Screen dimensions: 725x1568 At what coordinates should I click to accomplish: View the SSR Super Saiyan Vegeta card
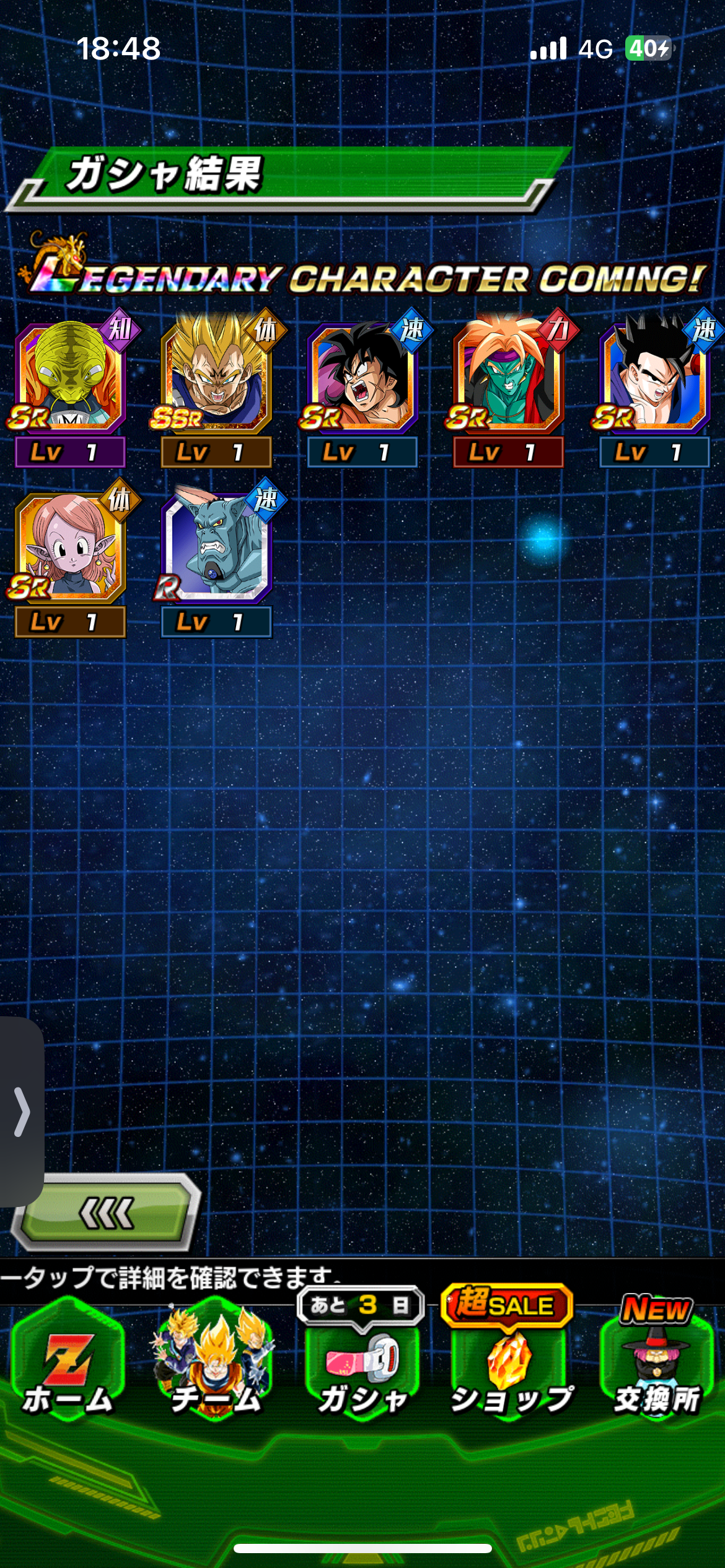tap(216, 378)
